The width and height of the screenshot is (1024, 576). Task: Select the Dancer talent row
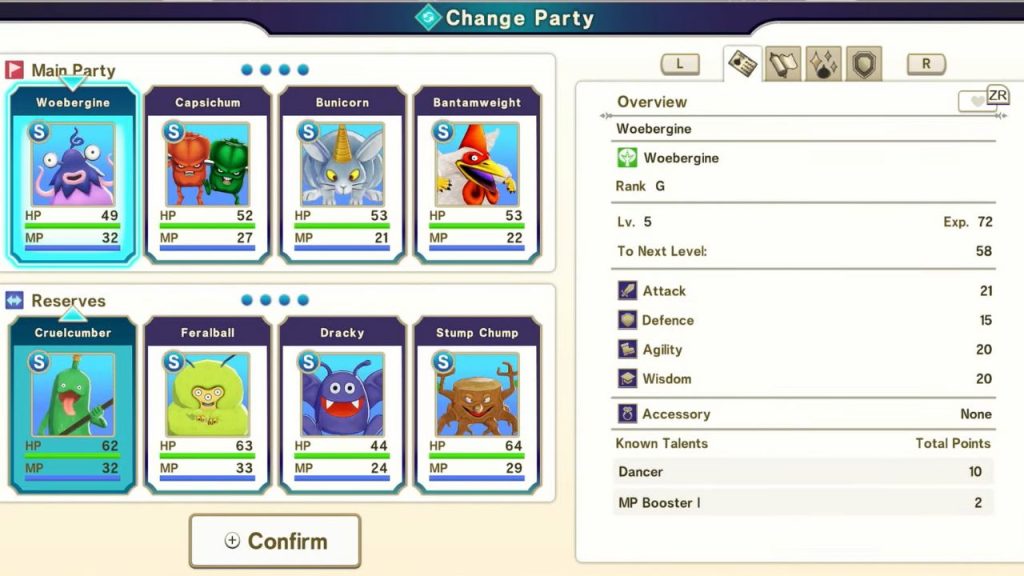coord(804,472)
